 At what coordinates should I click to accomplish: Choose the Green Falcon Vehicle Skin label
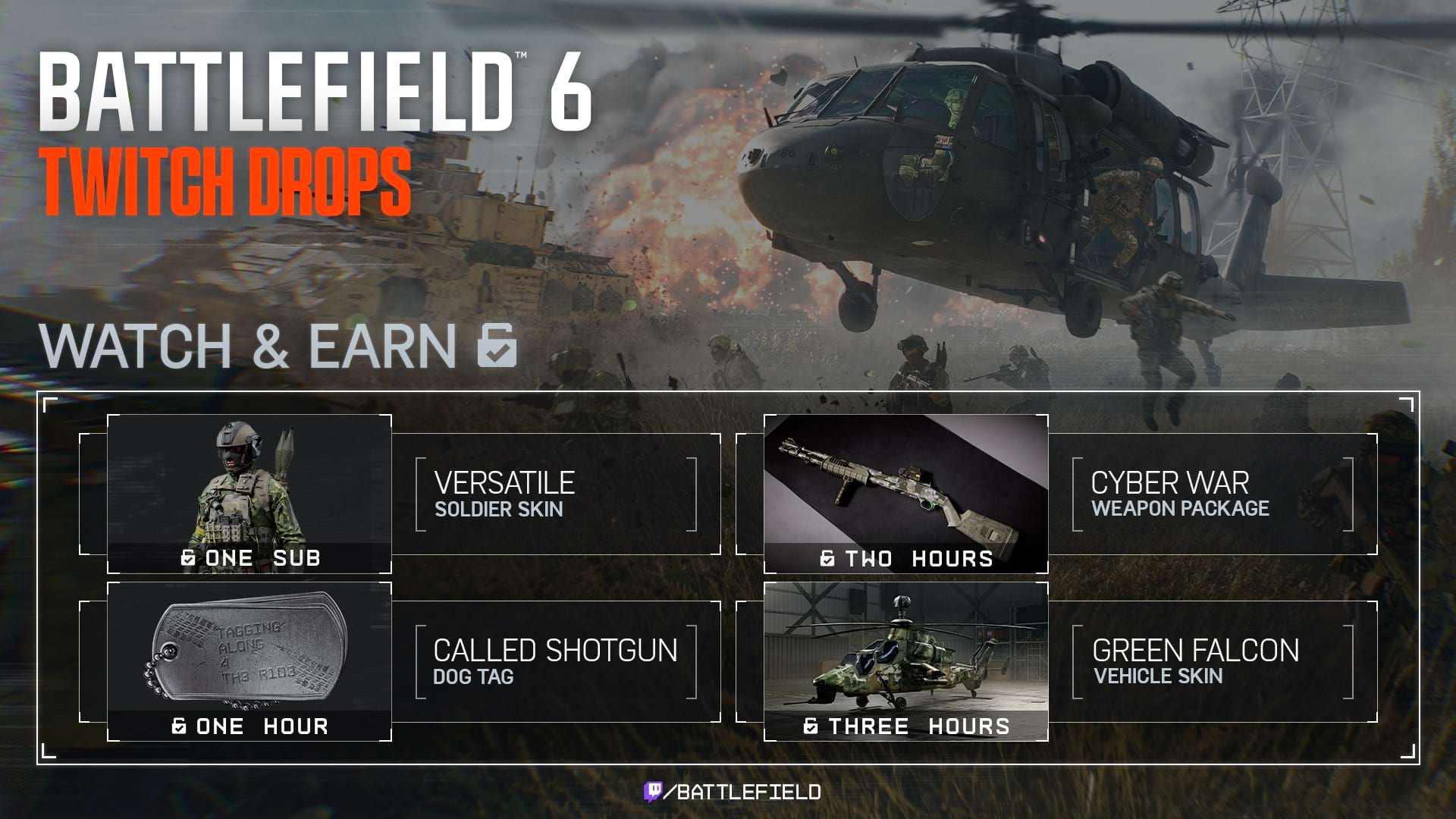pyautogui.click(x=1195, y=661)
